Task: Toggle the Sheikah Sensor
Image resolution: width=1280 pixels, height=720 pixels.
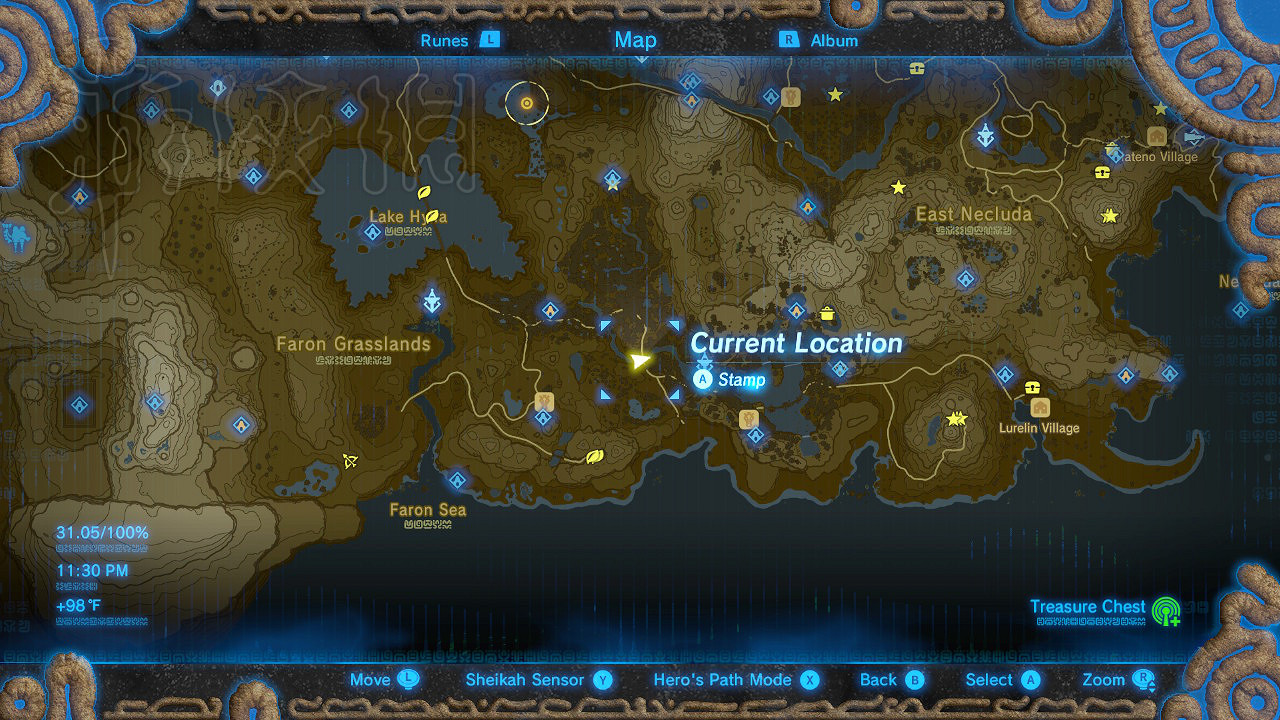Action: coord(524,679)
